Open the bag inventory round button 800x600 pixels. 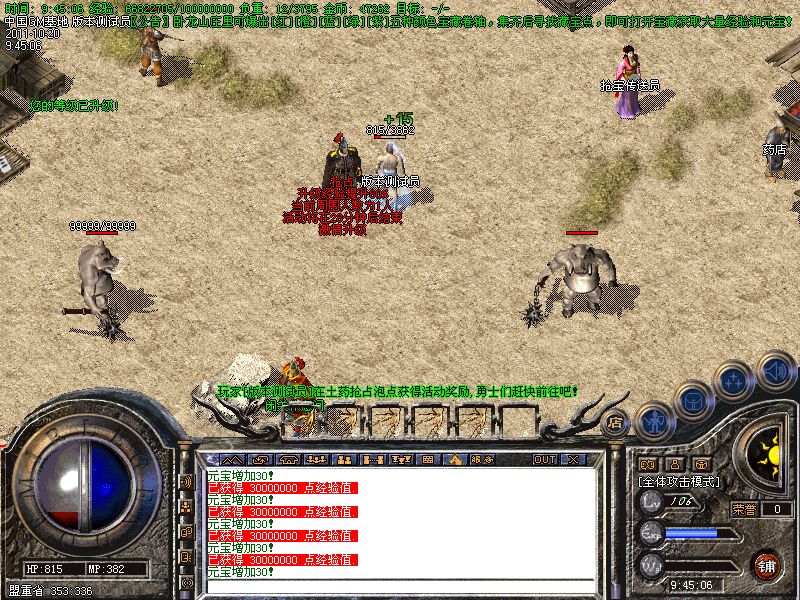pyautogui.click(x=696, y=401)
